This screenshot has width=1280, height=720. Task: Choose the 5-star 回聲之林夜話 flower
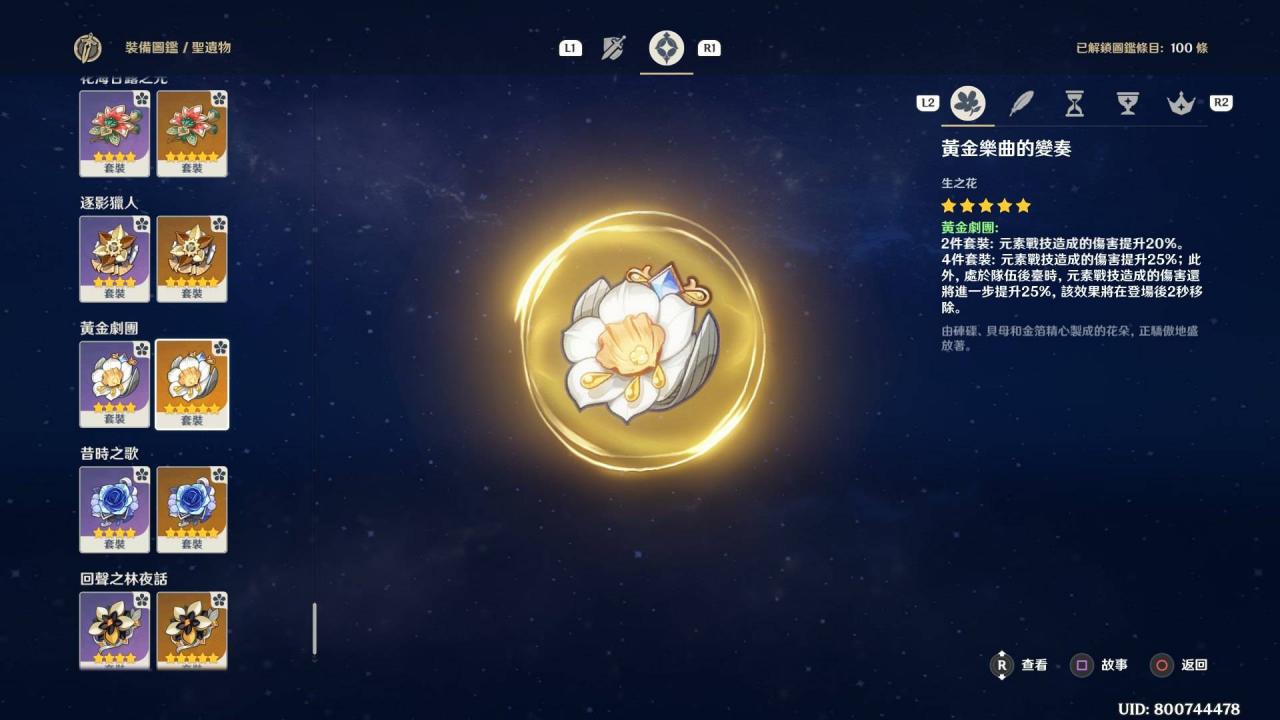pos(192,630)
